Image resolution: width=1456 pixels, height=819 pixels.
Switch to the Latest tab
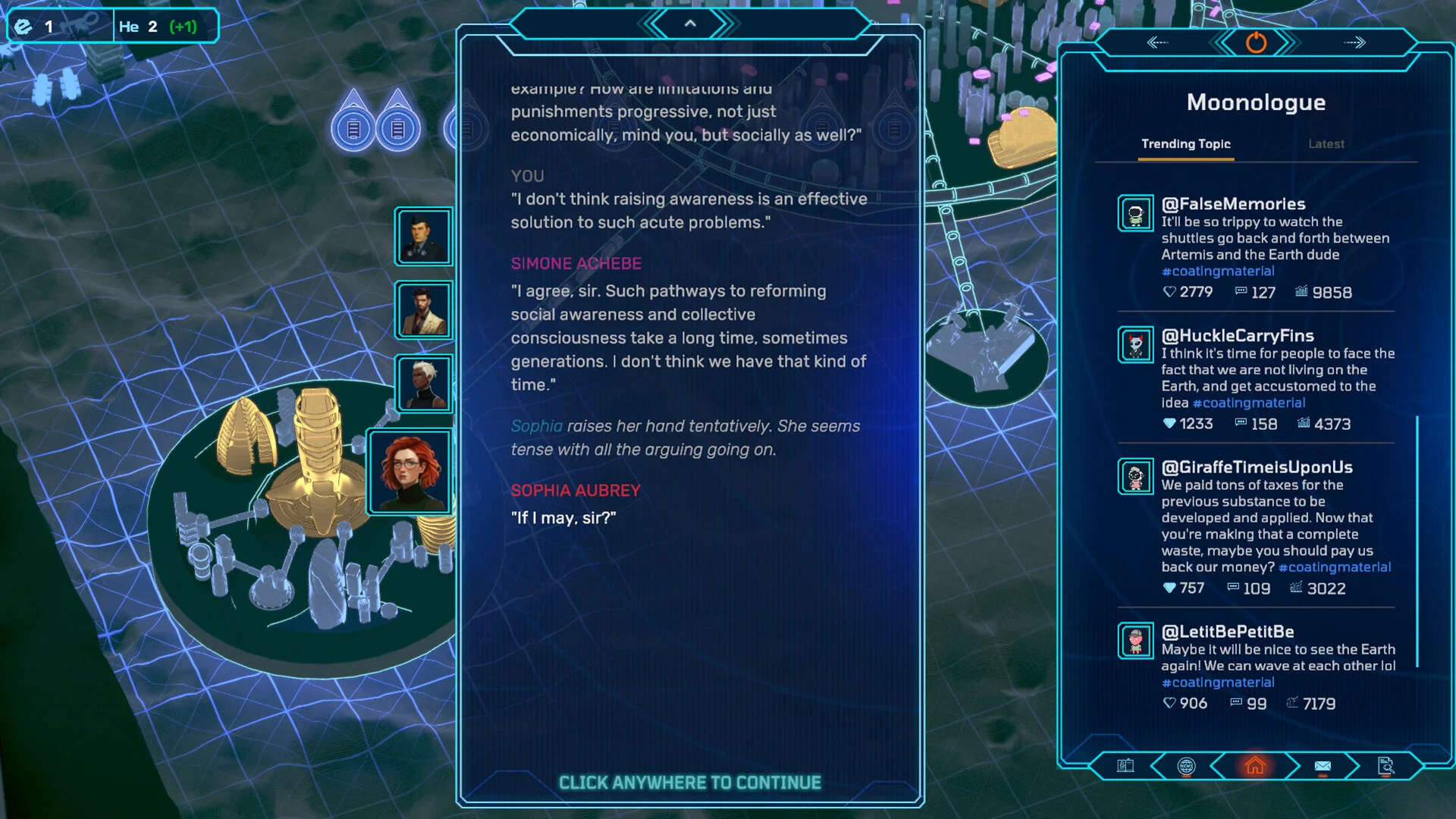tap(1326, 144)
